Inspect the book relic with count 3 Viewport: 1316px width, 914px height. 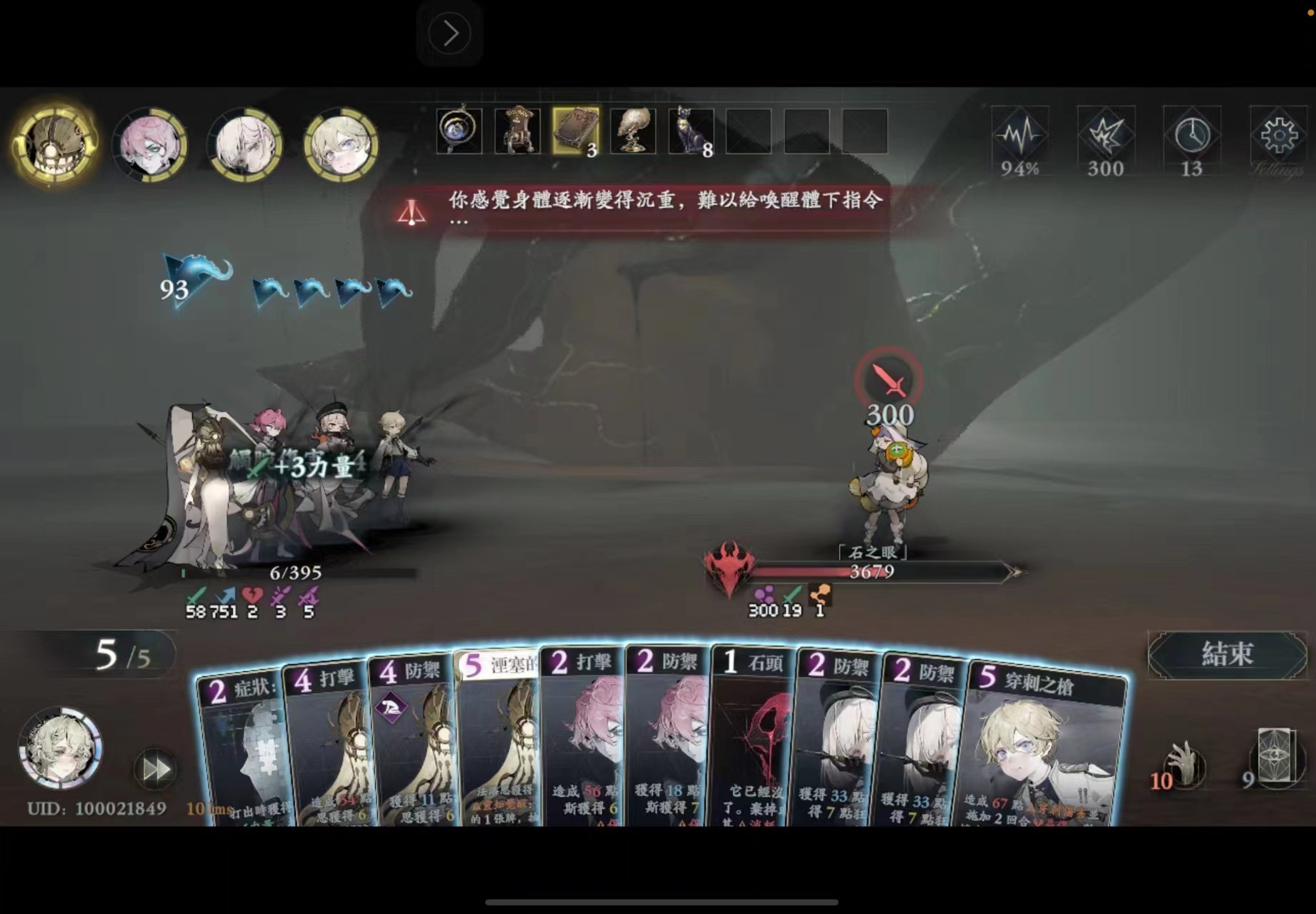(575, 131)
